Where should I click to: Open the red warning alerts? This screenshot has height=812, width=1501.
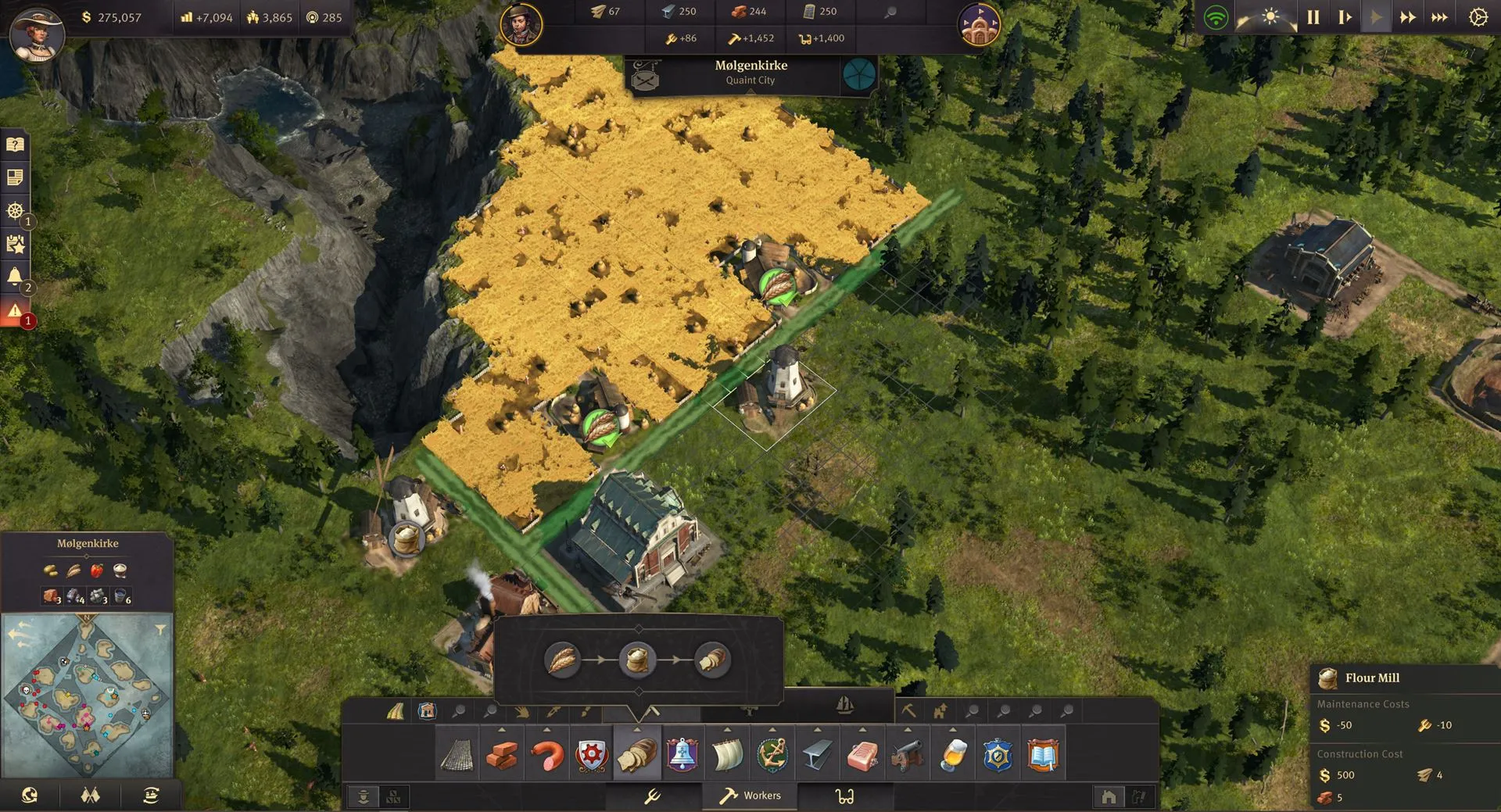[15, 312]
